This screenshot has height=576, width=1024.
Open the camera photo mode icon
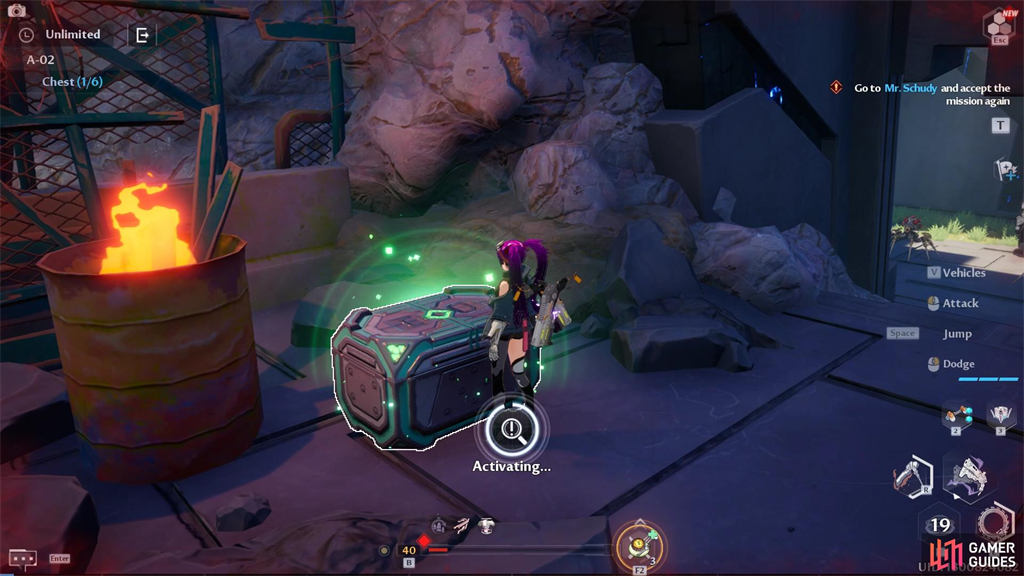pos(16,10)
